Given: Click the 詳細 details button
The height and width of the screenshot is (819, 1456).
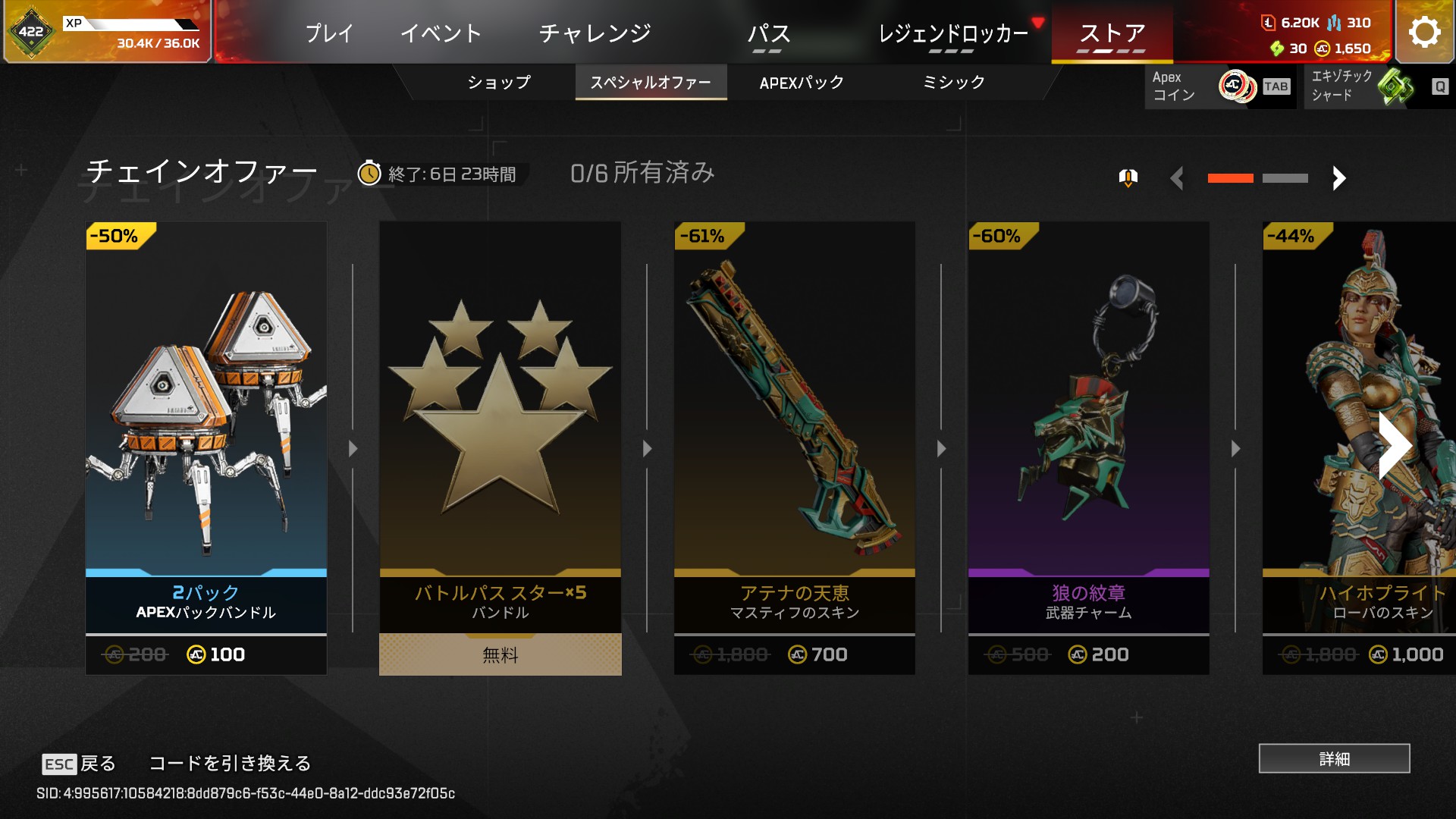Looking at the screenshot, I should pos(1334,758).
